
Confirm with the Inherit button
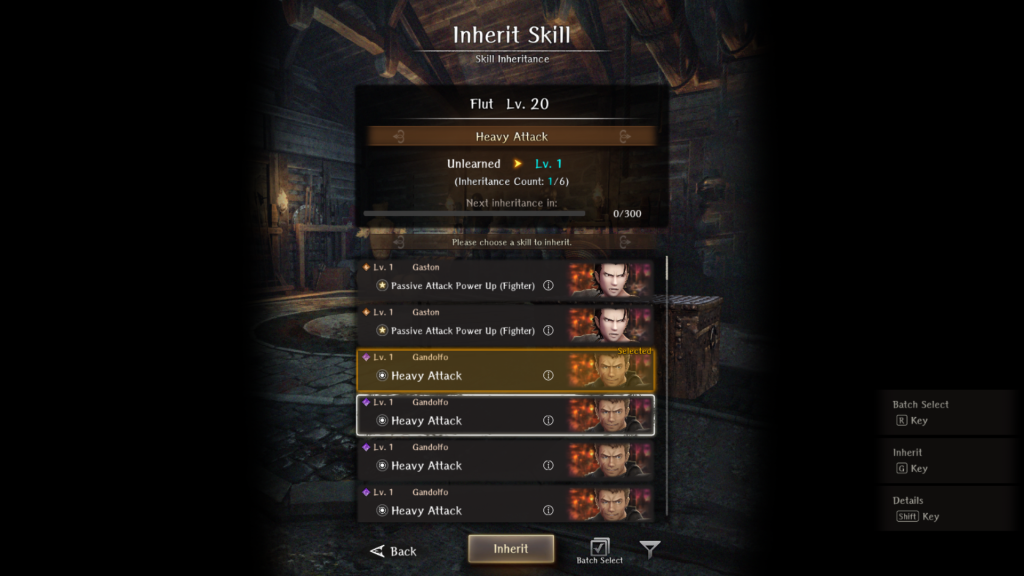511,549
